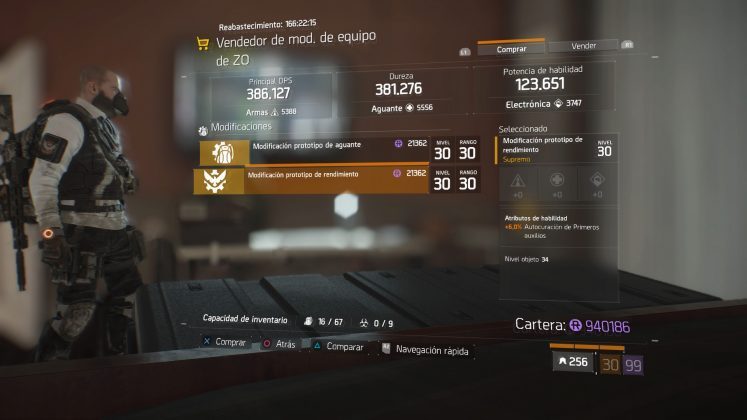Open Navegación rápida
Screen dimensions: 747x420
[x=430, y=350]
